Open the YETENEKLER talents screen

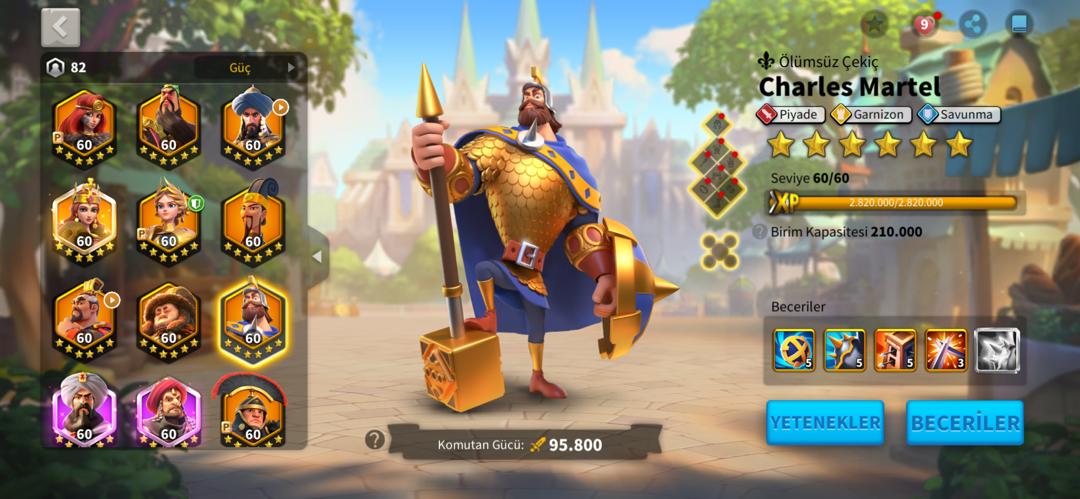[x=825, y=422]
